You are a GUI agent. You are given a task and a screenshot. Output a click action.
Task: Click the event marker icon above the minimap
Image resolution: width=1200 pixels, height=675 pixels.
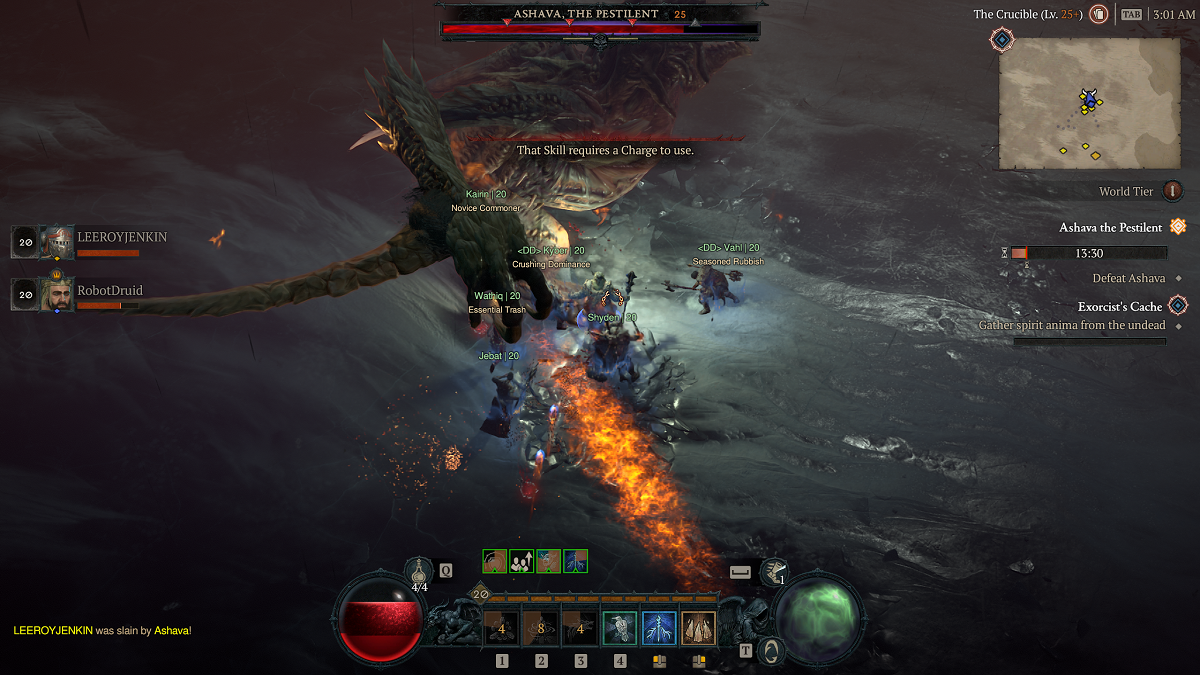[1002, 39]
